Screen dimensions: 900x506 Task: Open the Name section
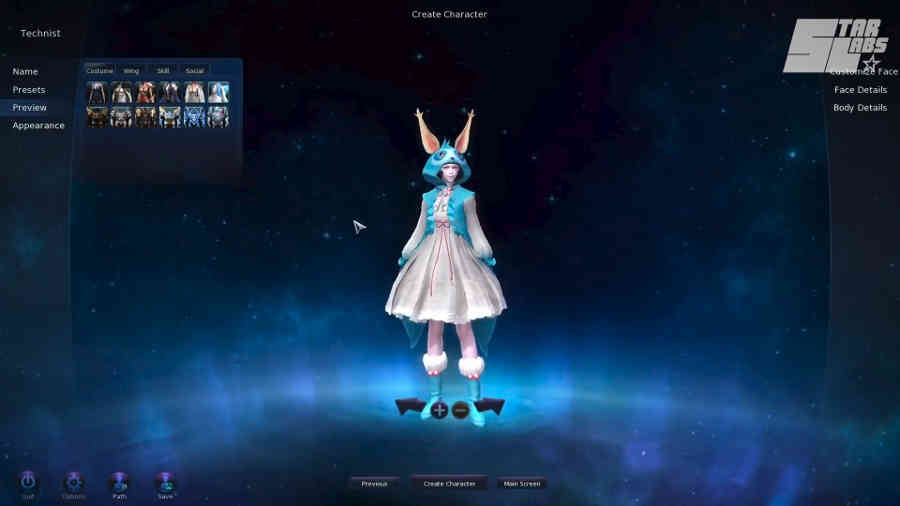pos(25,72)
